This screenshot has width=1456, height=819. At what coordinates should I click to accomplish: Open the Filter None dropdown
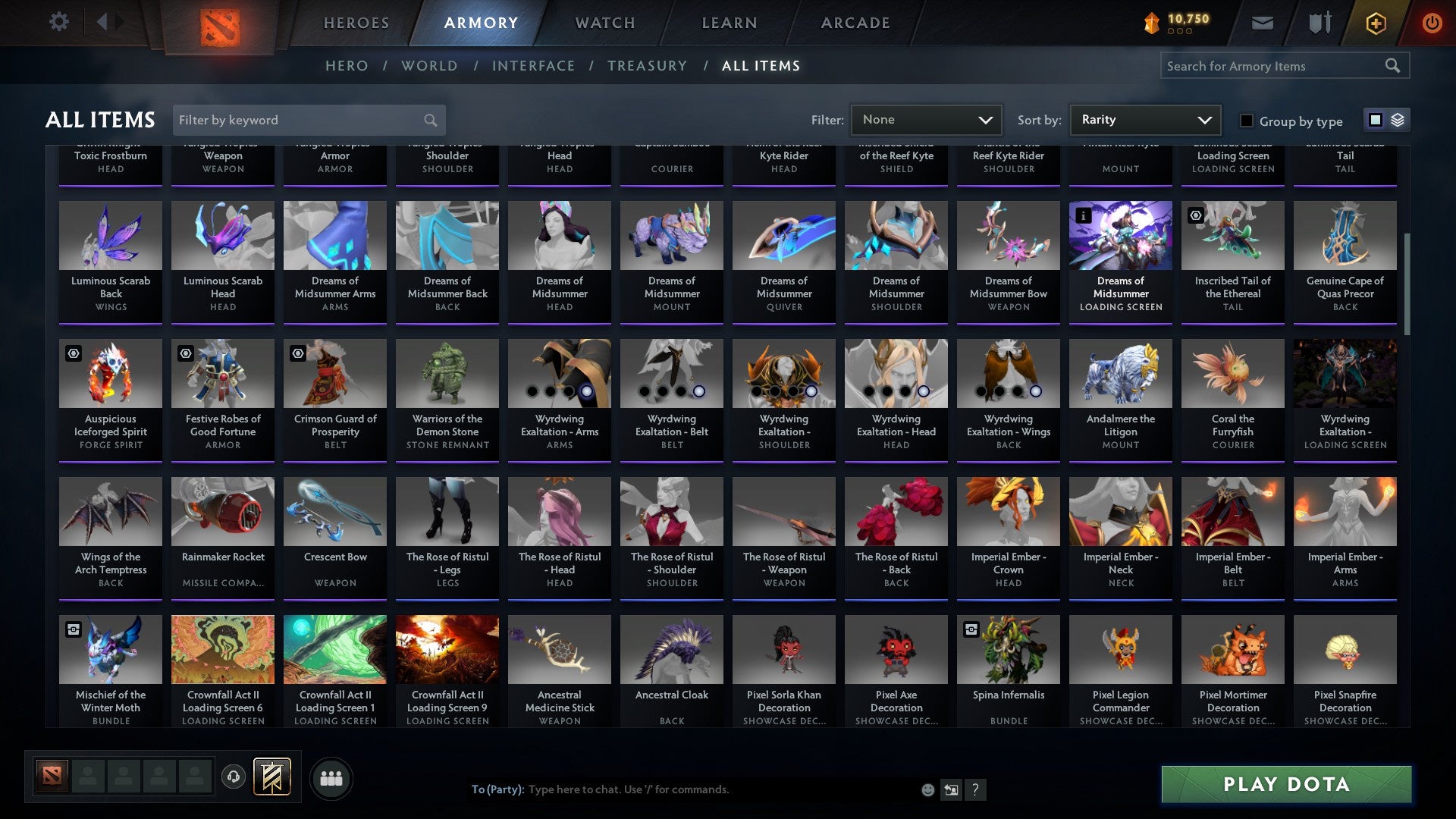pyautogui.click(x=925, y=119)
